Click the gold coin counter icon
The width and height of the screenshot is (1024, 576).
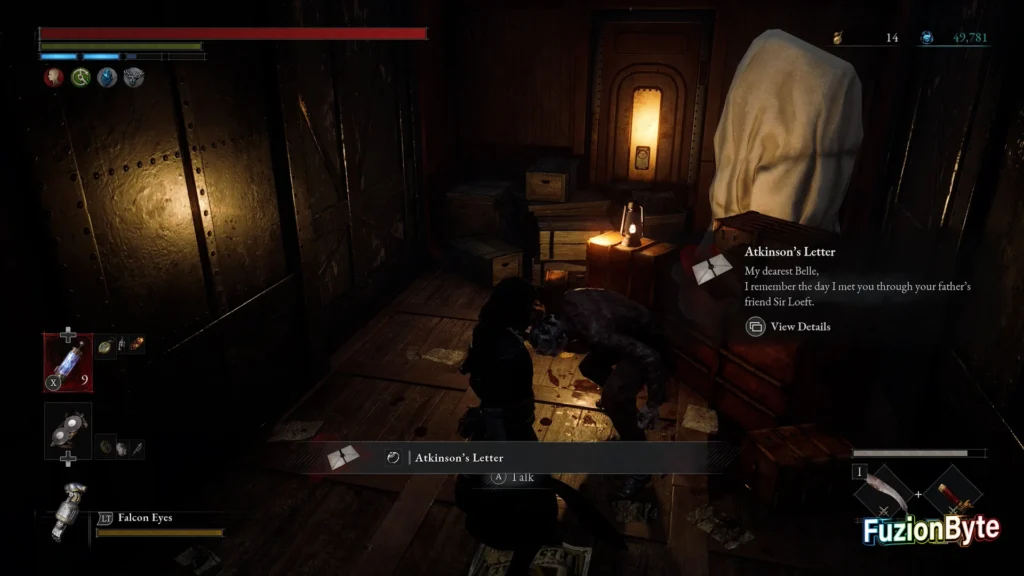(x=840, y=38)
